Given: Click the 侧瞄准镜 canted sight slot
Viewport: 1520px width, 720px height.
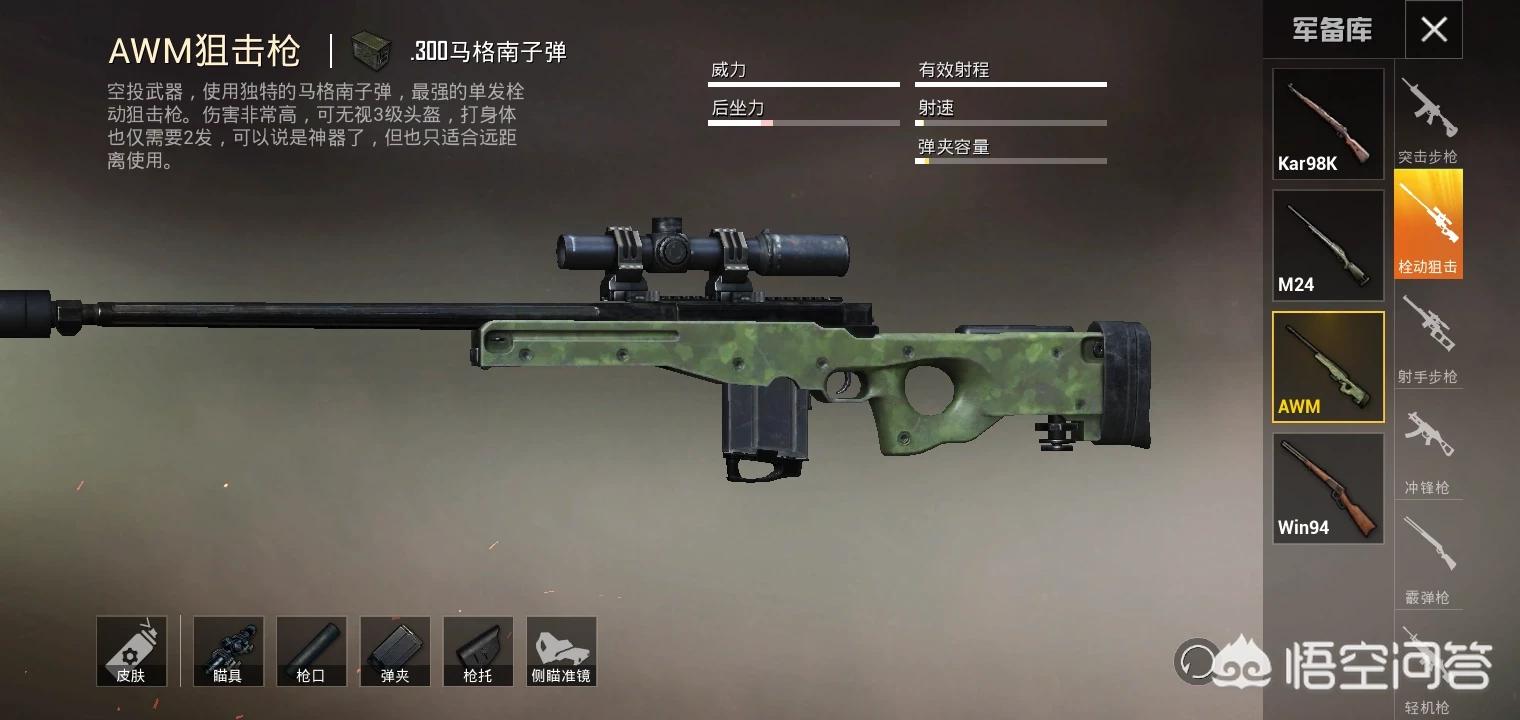Looking at the screenshot, I should point(561,651).
